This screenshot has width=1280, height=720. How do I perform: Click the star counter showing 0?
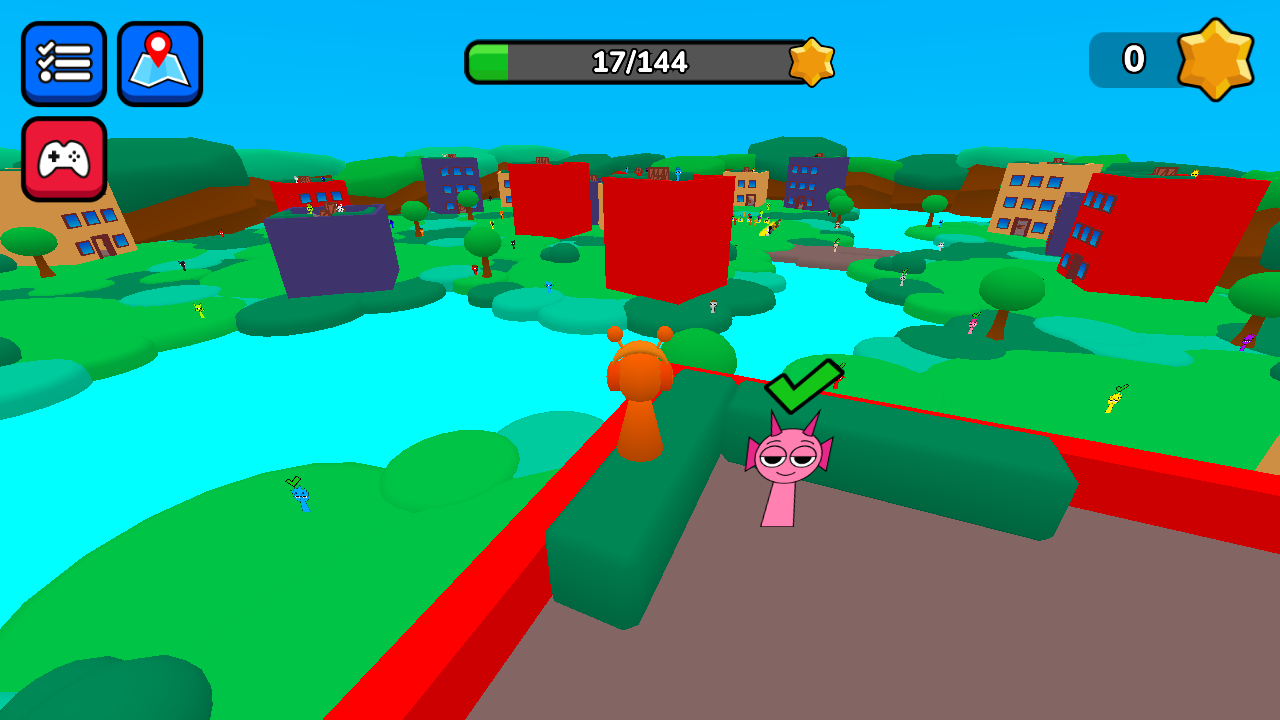point(1135,60)
